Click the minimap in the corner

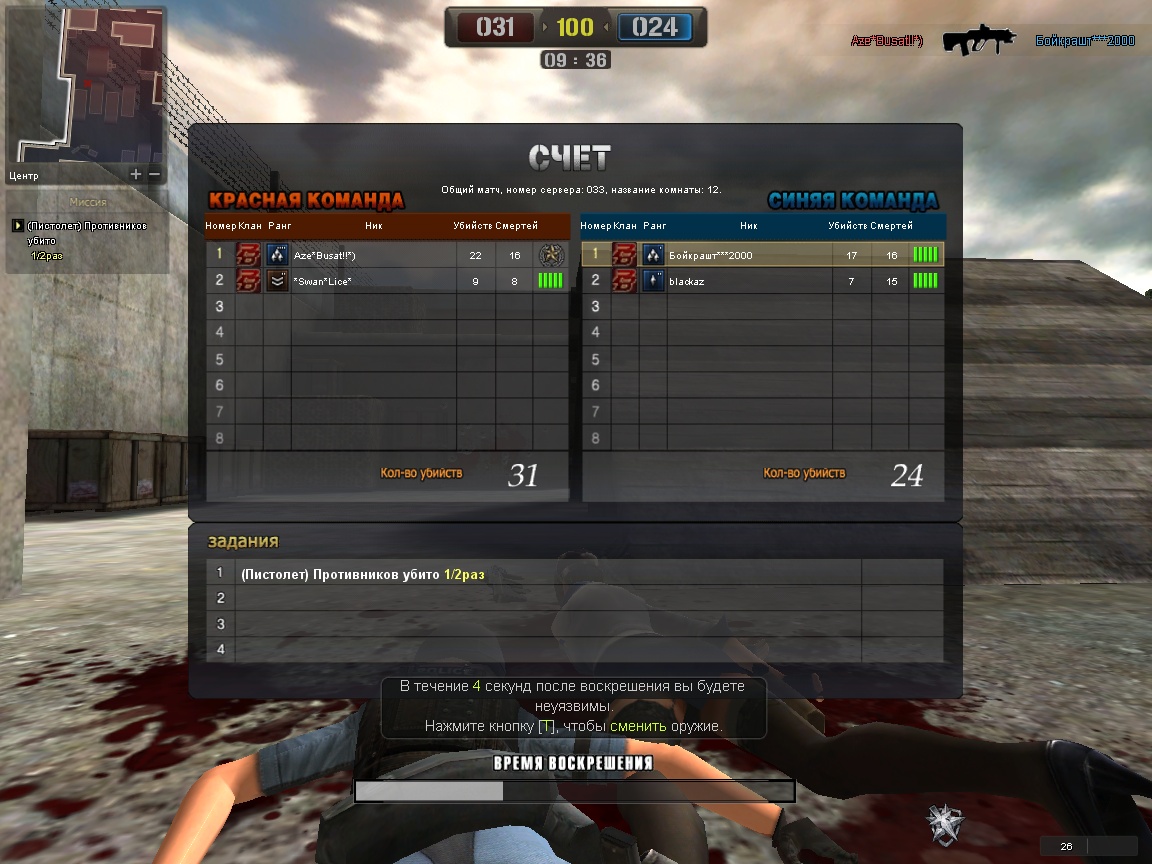tap(85, 83)
